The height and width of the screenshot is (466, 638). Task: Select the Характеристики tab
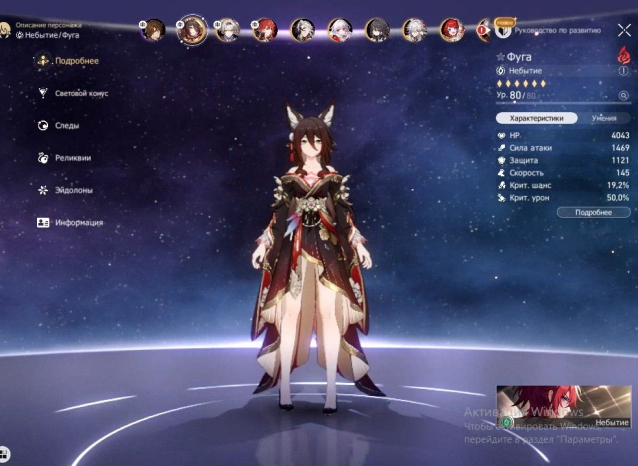(537, 118)
